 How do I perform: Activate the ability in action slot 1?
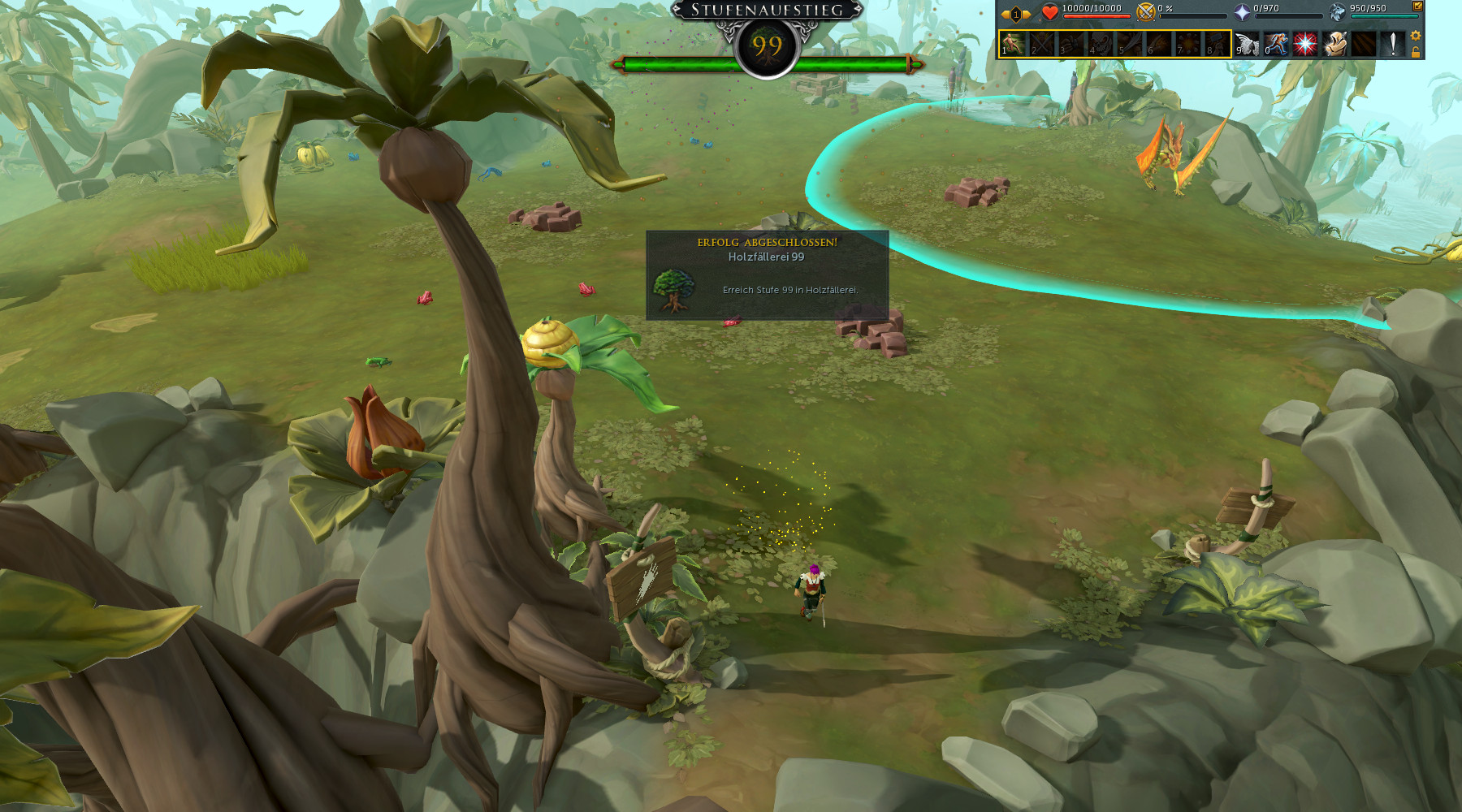coord(1013,44)
